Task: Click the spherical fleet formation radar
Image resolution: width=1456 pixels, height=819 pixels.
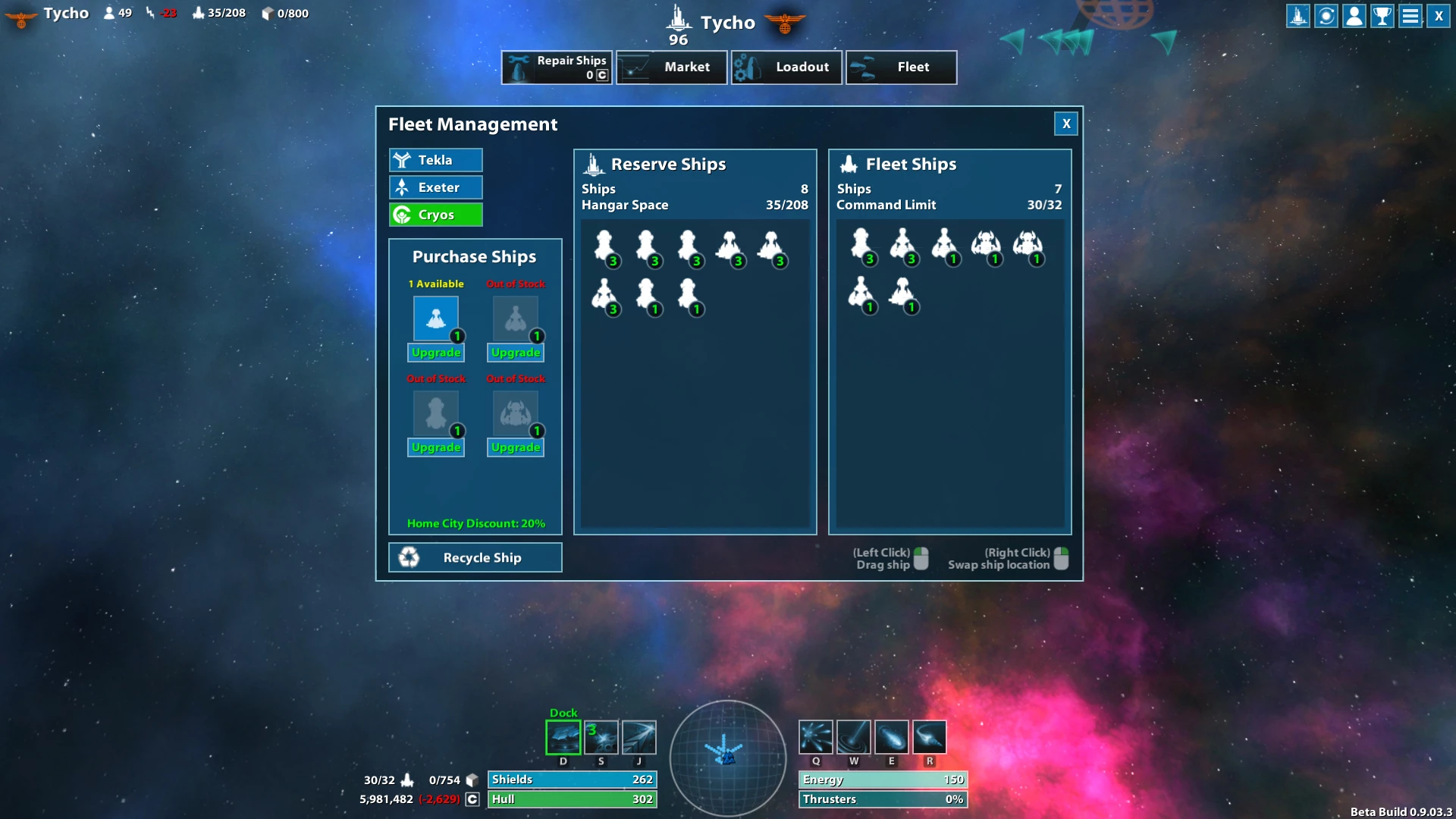Action: pos(727,756)
